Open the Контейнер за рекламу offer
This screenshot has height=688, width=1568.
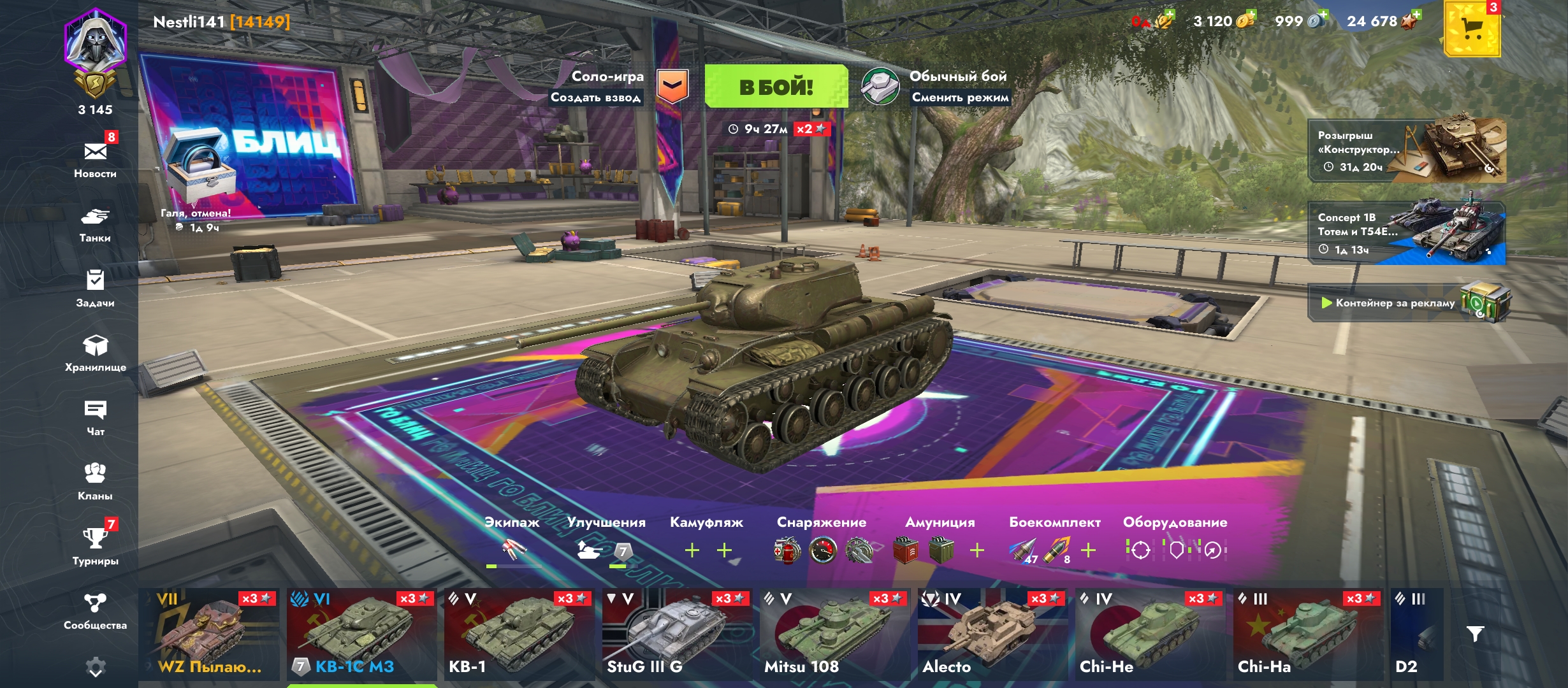(1406, 303)
